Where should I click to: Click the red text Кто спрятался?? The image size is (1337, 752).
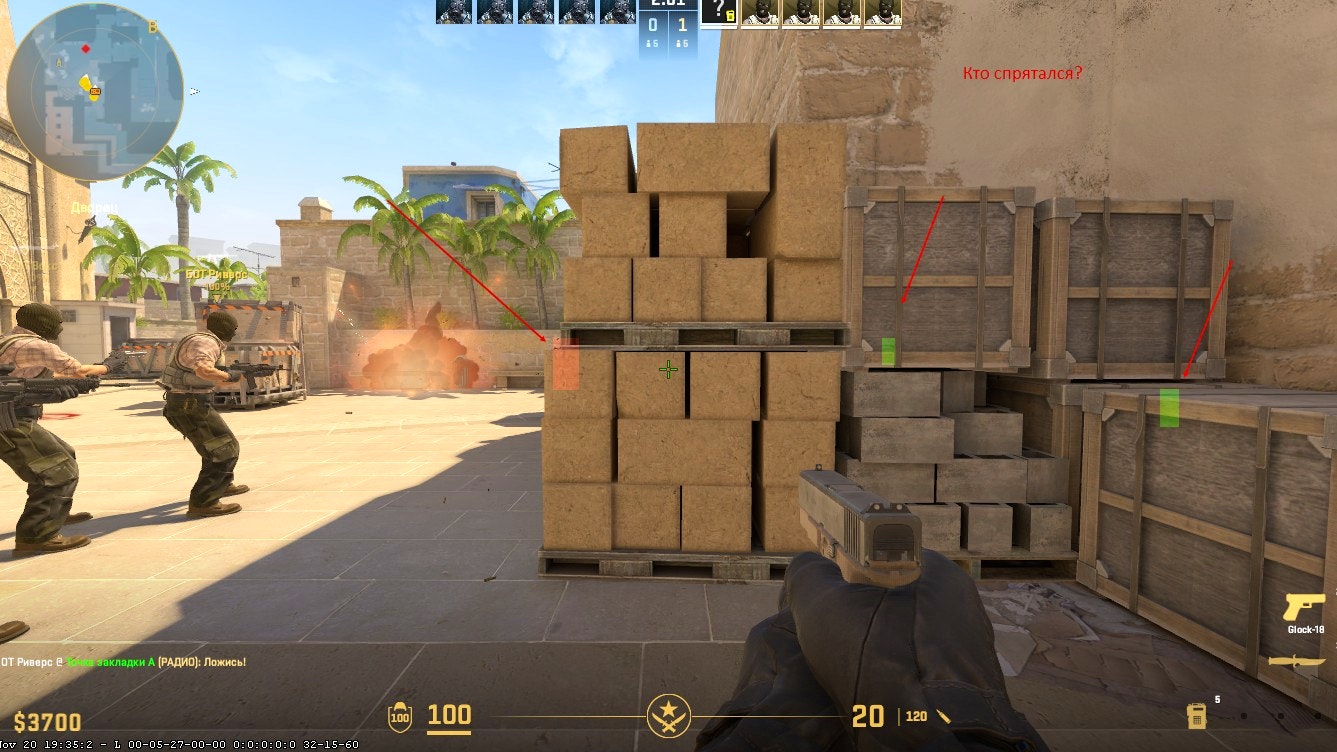pos(1022,71)
